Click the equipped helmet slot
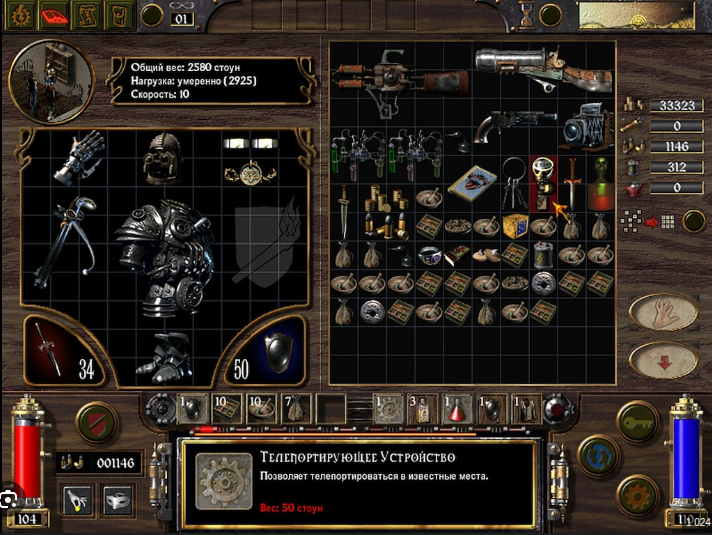The width and height of the screenshot is (712, 535). click(162, 158)
